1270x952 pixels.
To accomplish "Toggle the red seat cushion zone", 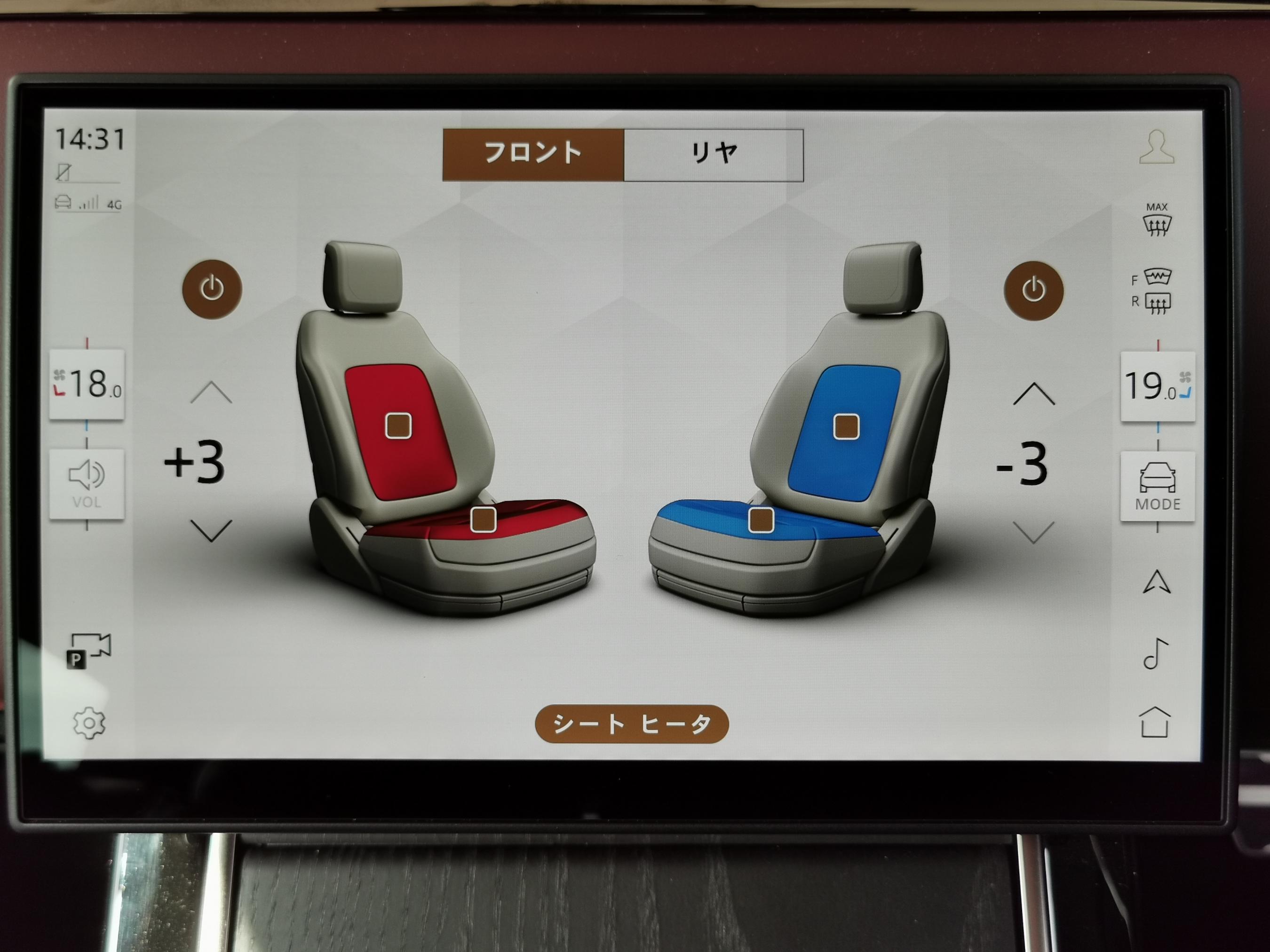I will (483, 519).
